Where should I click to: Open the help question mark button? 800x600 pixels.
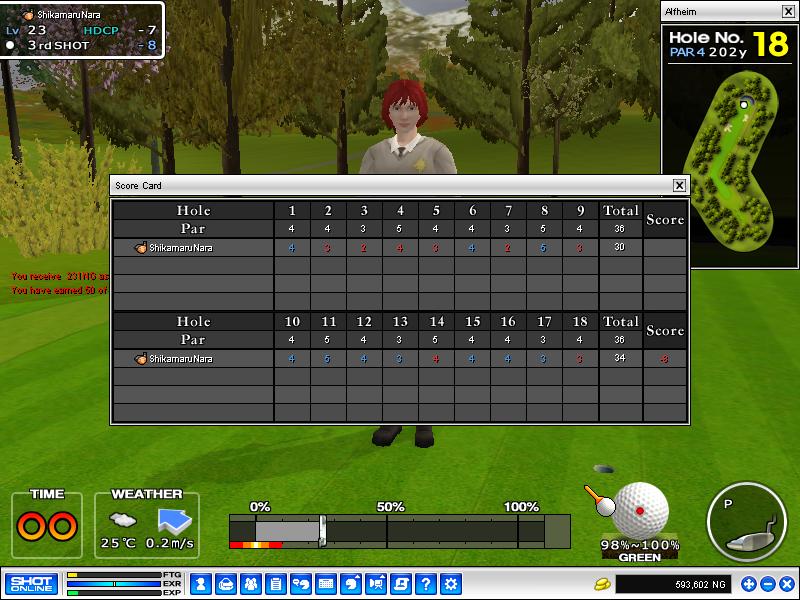[426, 584]
